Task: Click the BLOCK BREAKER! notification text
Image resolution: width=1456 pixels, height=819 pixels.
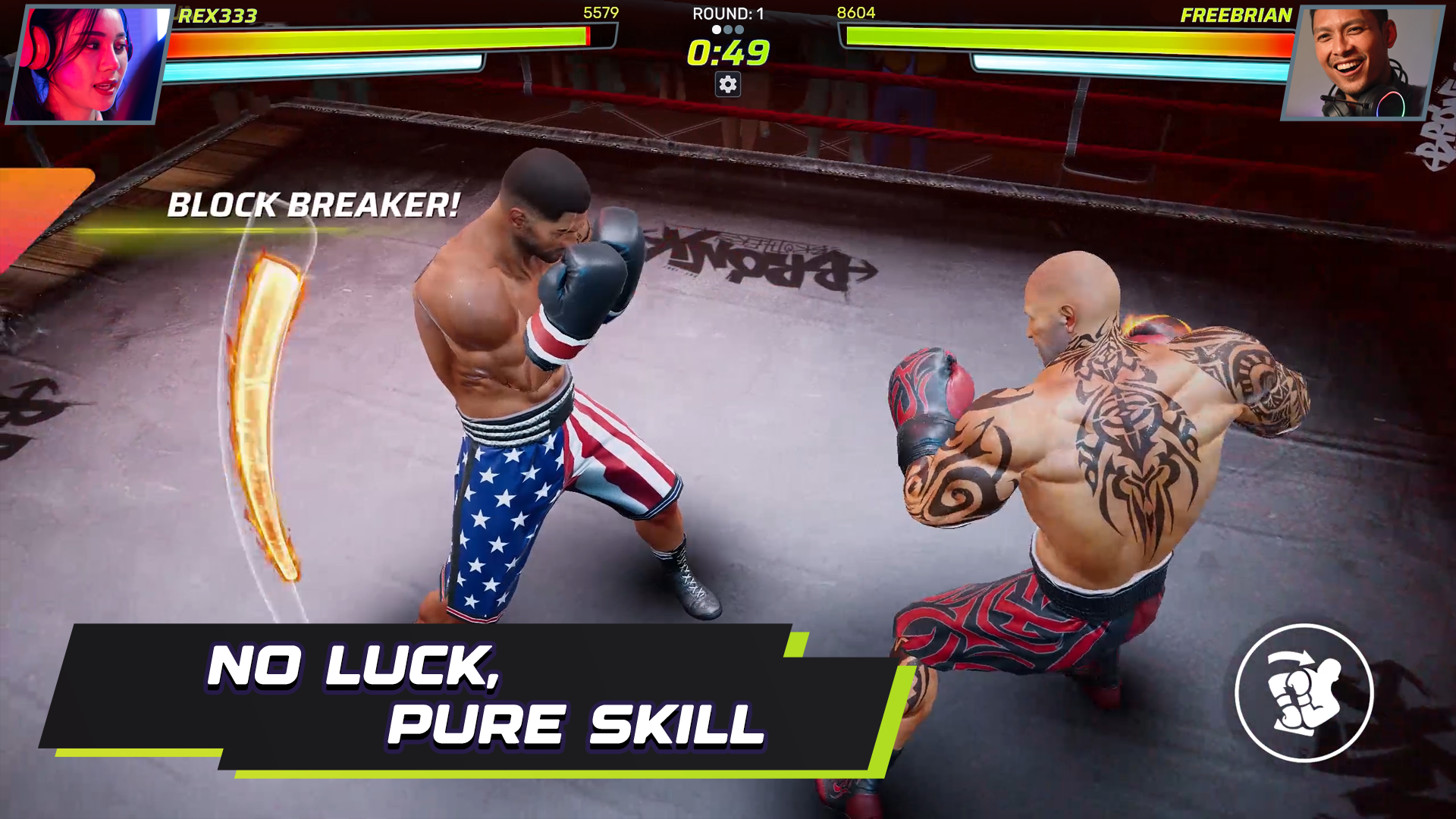Action: tap(313, 203)
